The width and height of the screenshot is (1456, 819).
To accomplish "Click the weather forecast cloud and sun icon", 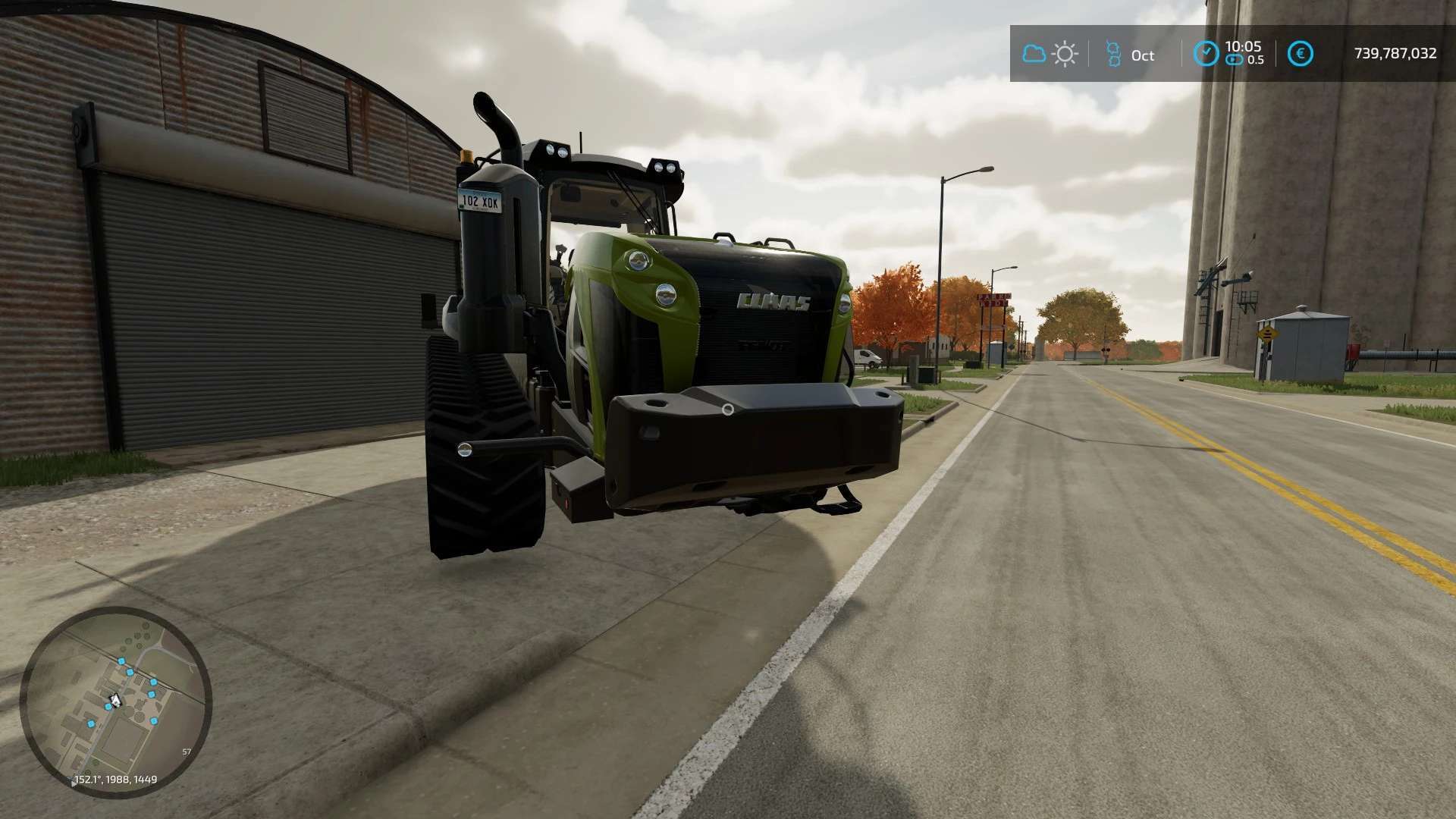I will pos(1050,54).
